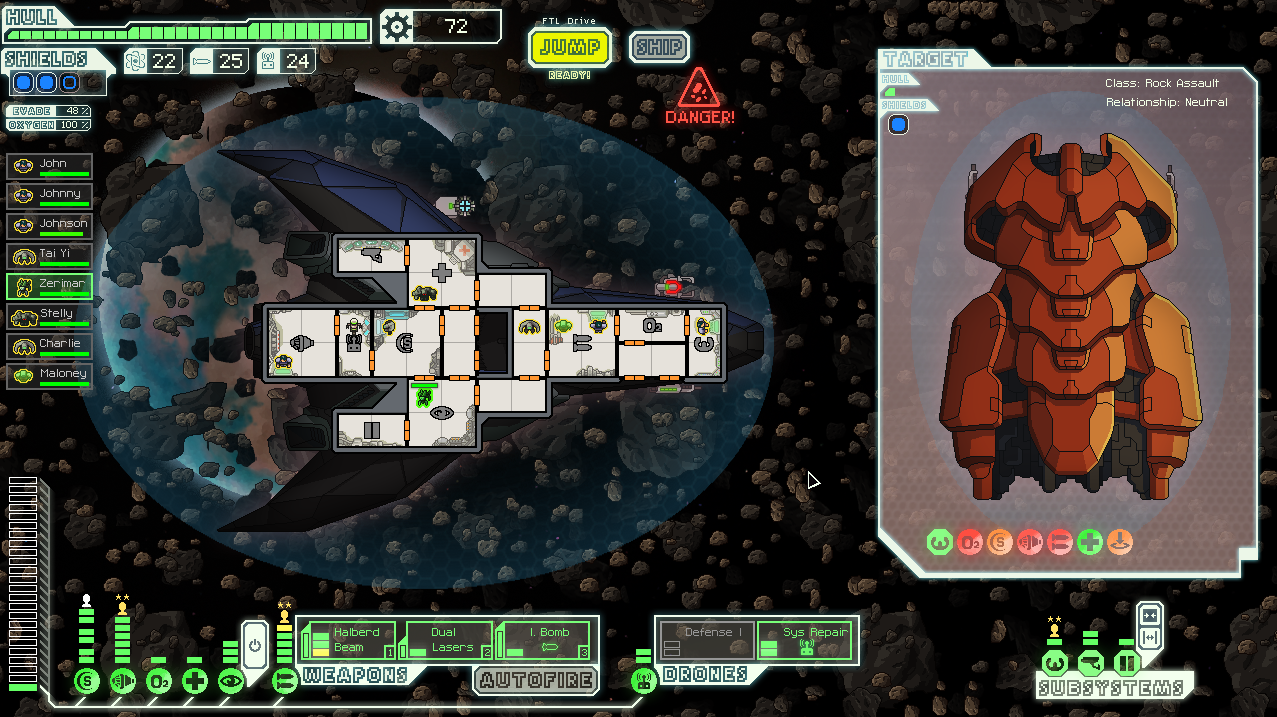
Task: Select the oxygen system icon
Action: 159,682
